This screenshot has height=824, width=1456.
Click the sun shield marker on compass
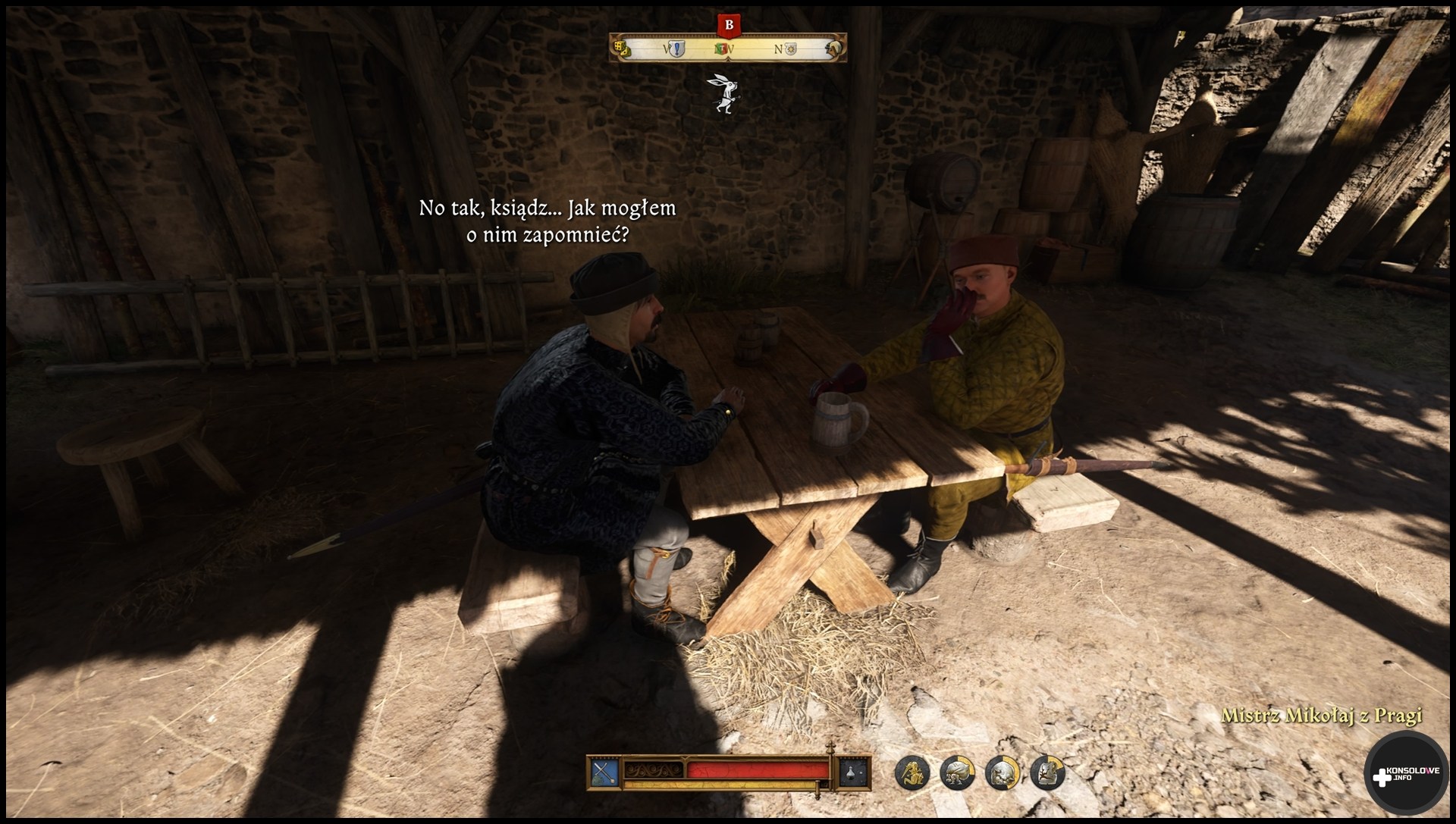click(790, 49)
